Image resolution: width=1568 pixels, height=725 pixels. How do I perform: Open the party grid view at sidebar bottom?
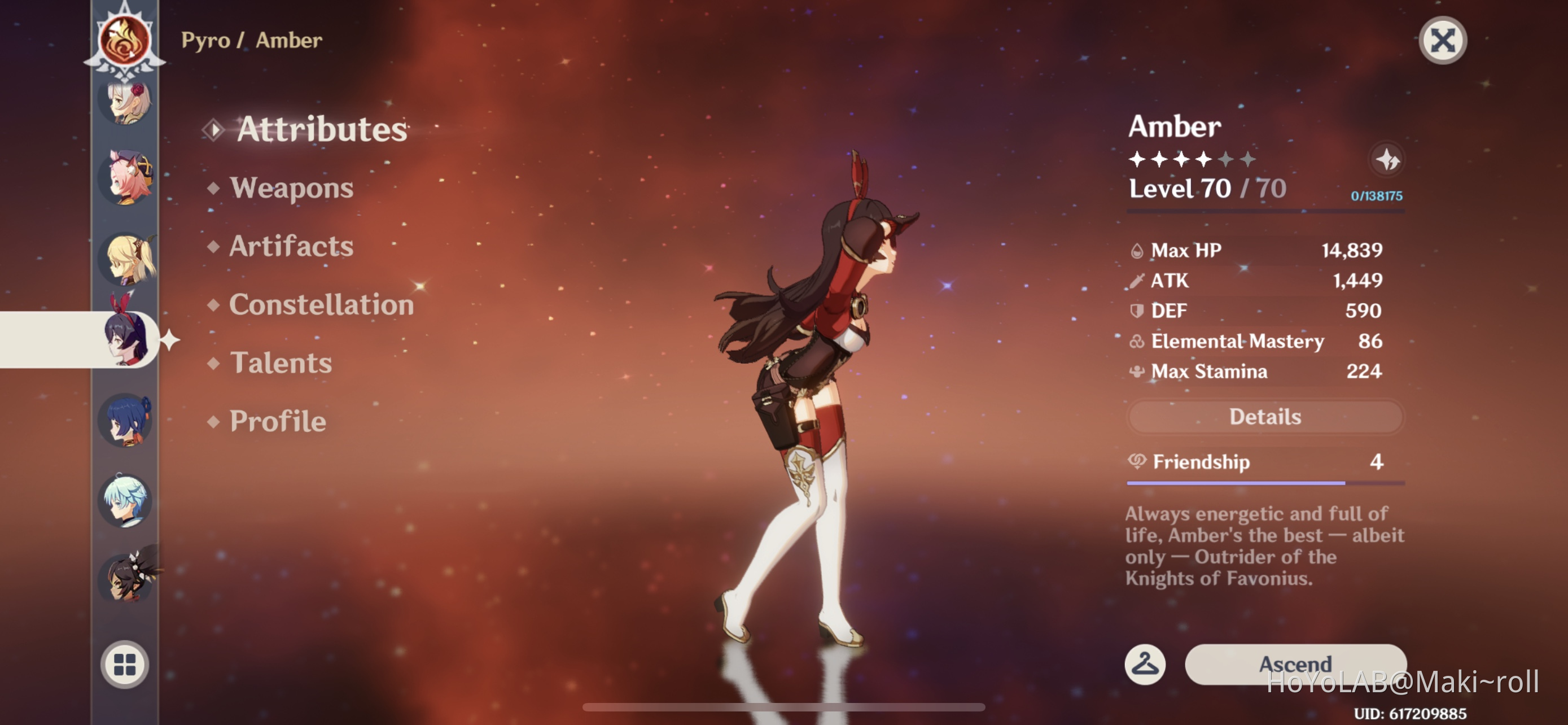125,665
